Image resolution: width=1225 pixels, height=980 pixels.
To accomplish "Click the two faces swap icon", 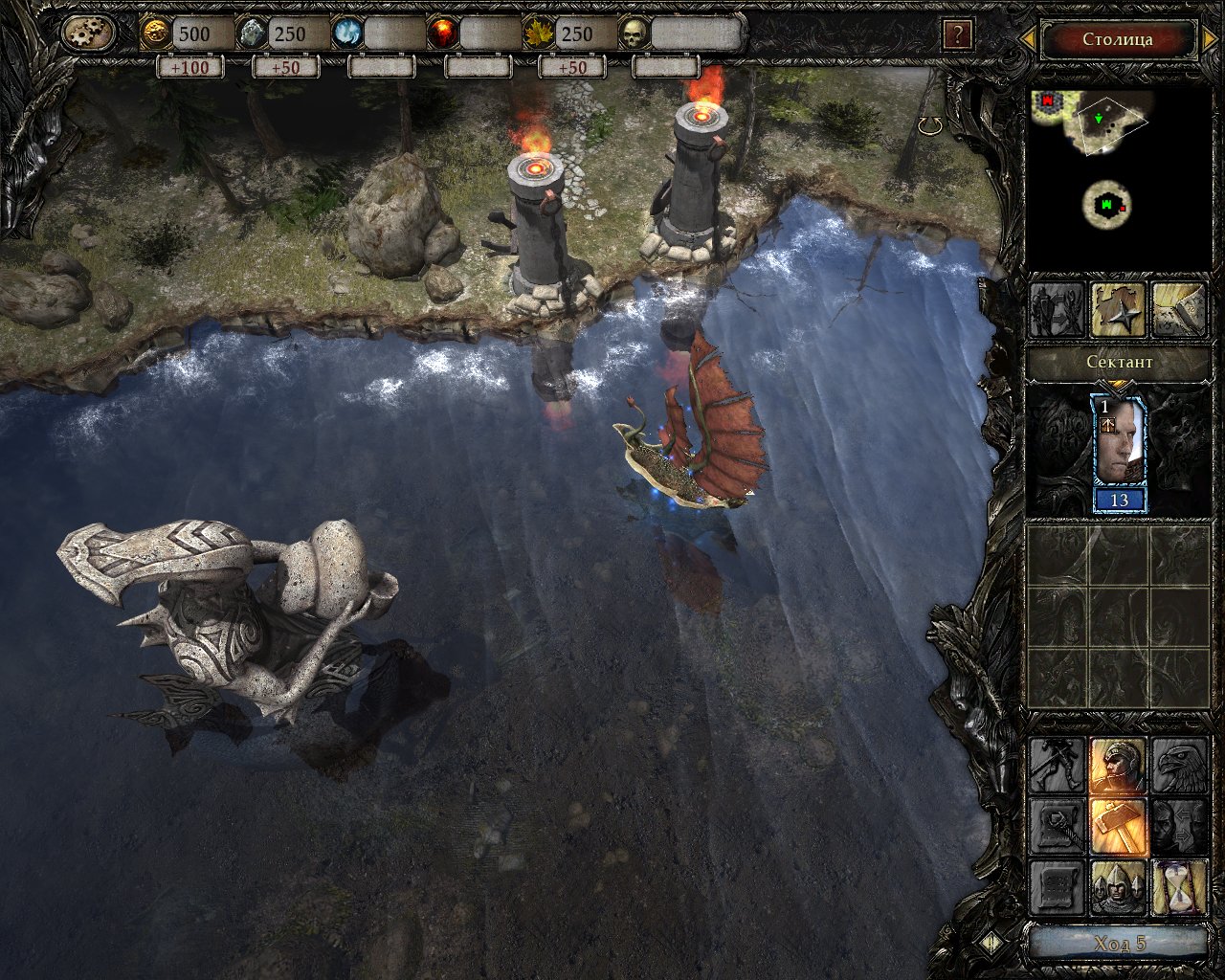I will (x=1179, y=826).
